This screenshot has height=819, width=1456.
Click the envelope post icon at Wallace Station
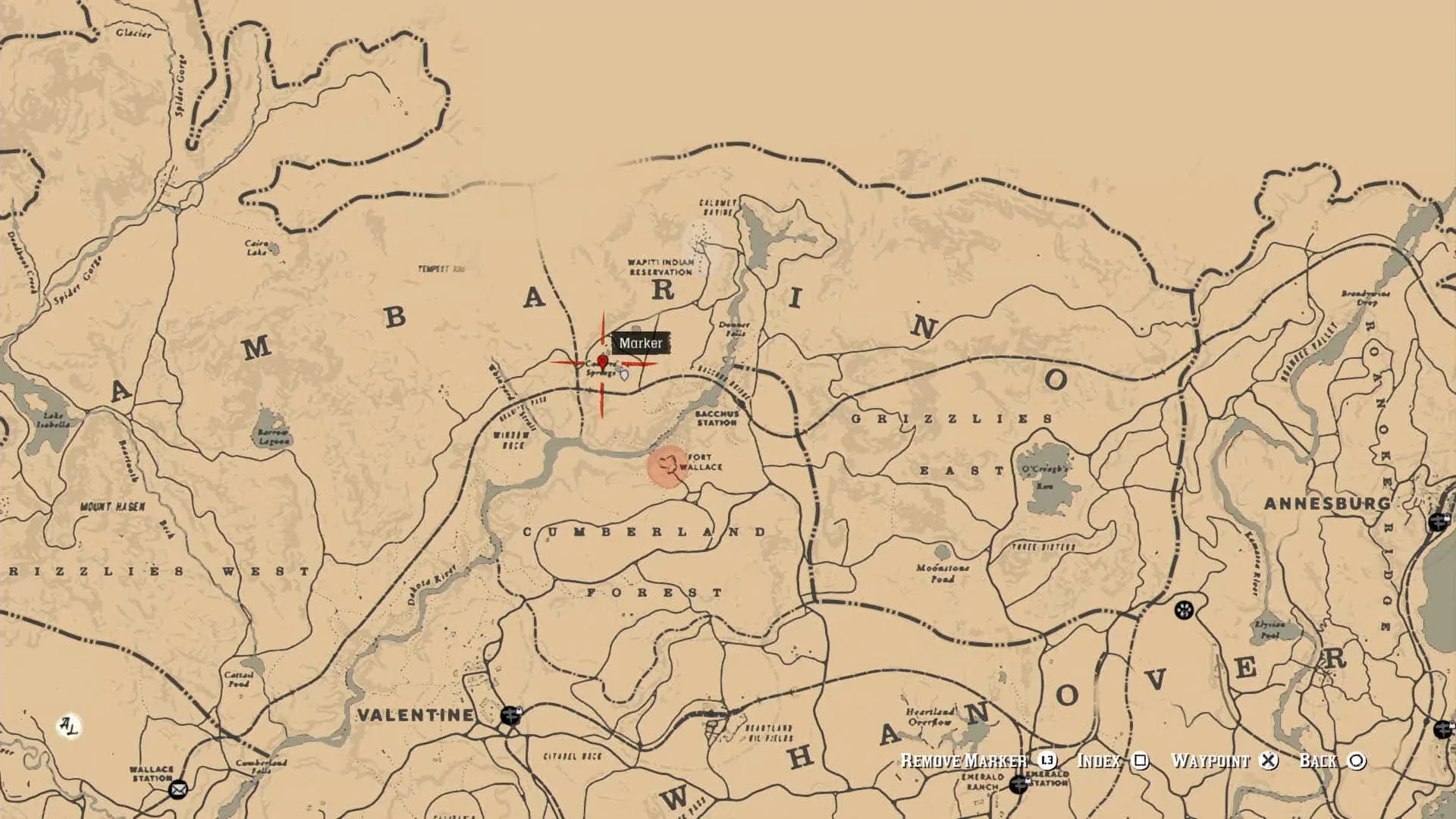point(178,789)
